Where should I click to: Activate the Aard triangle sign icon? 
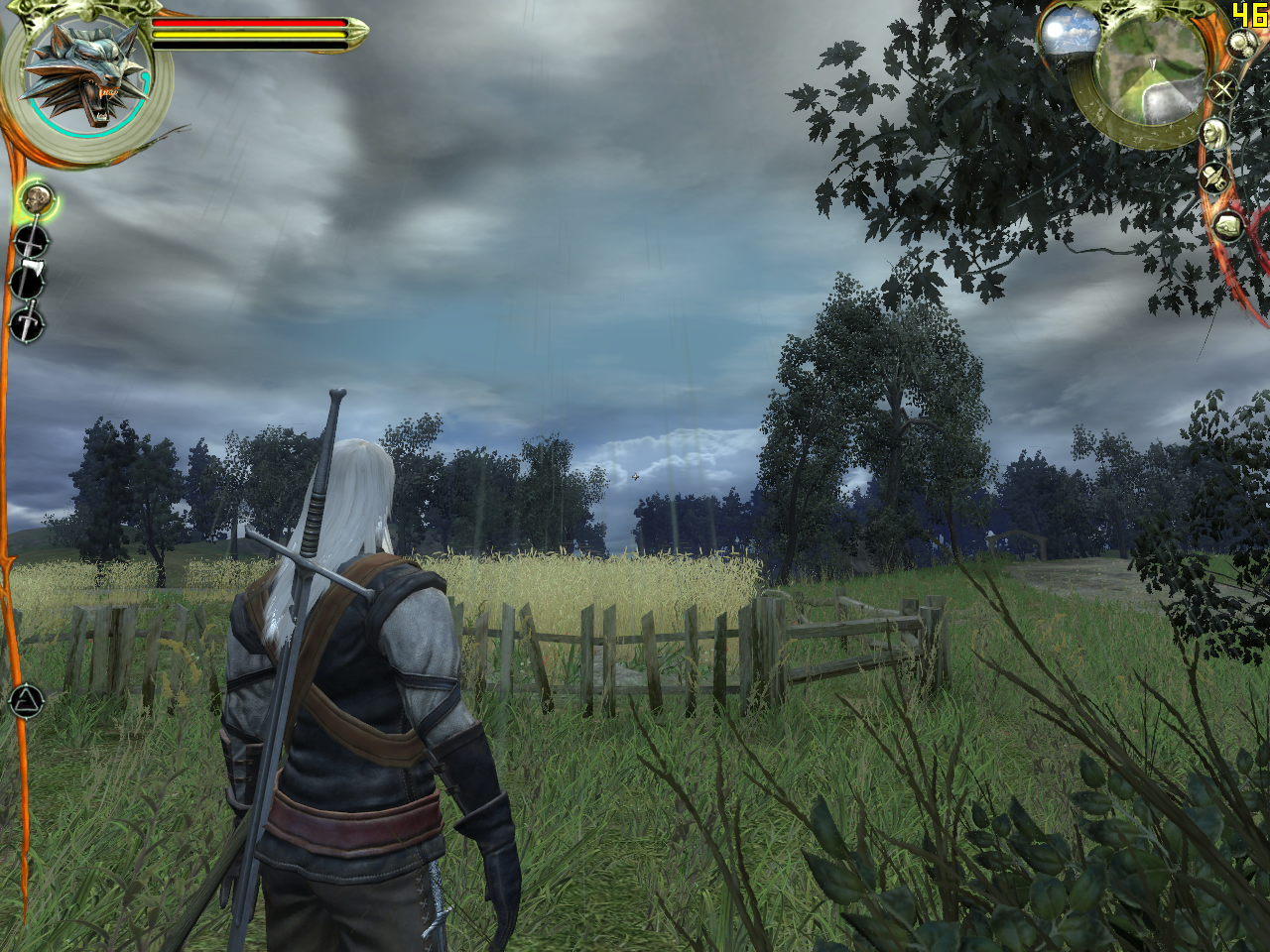tap(26, 702)
